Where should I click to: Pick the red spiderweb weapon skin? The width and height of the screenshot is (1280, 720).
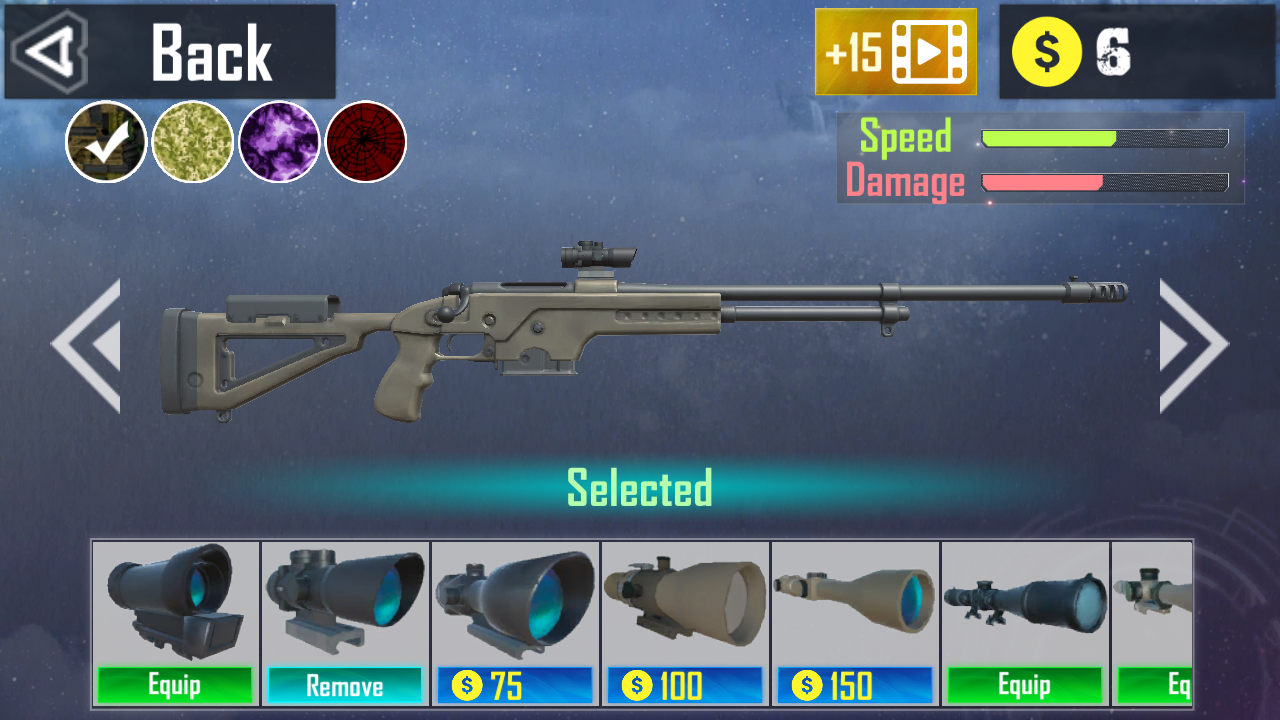367,142
